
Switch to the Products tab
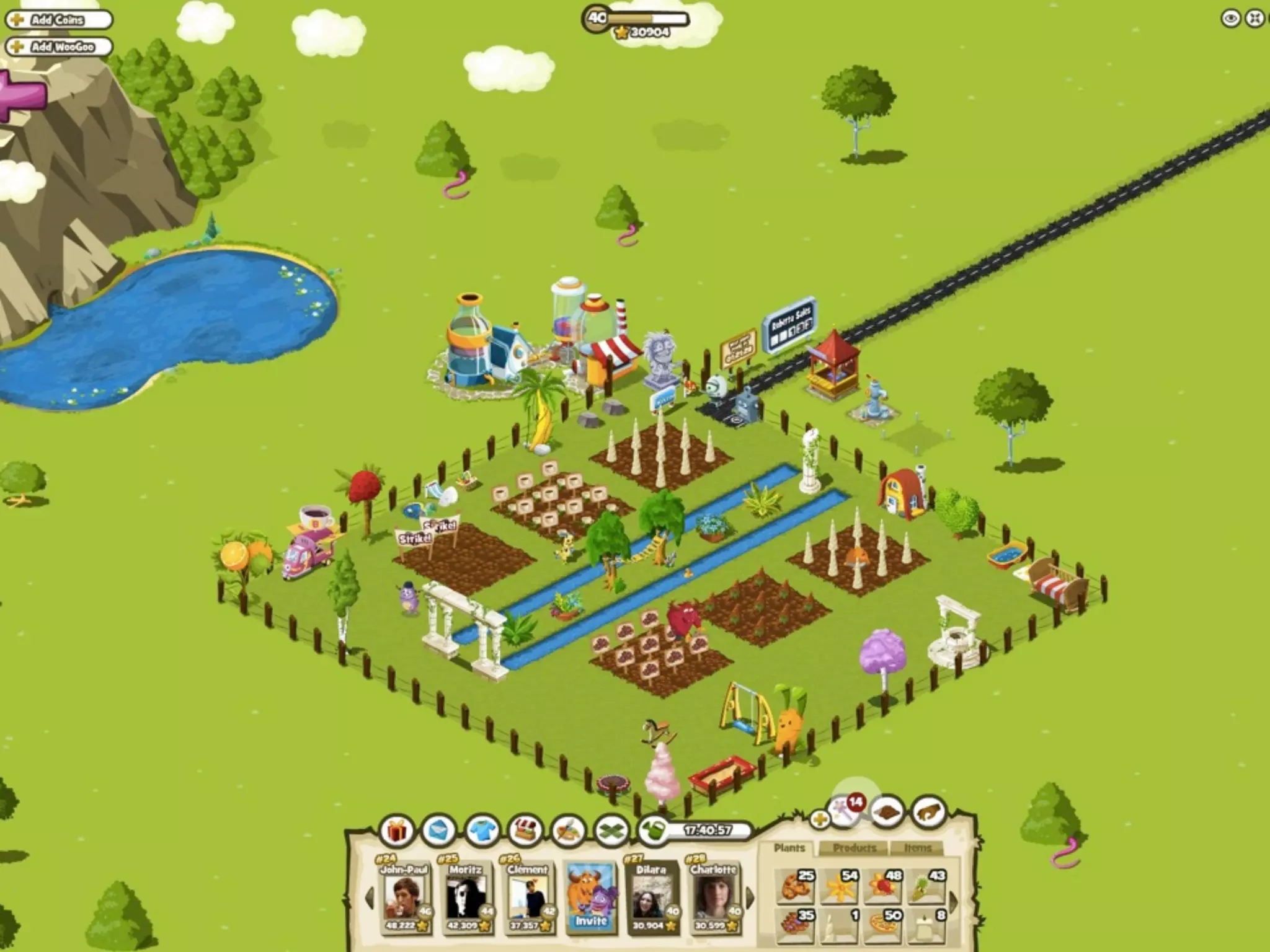click(x=855, y=848)
